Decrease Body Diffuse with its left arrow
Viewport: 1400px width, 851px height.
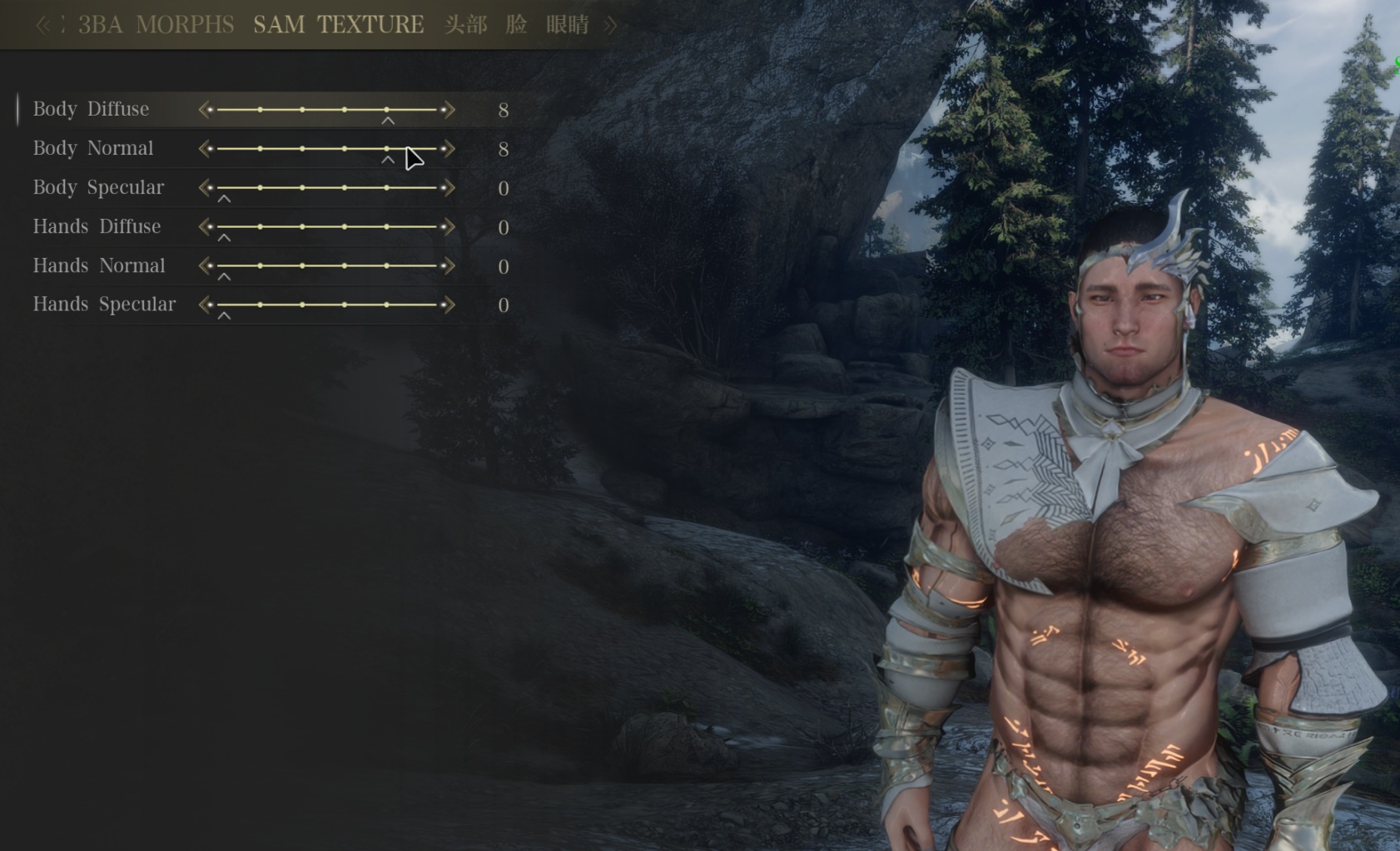coord(205,110)
